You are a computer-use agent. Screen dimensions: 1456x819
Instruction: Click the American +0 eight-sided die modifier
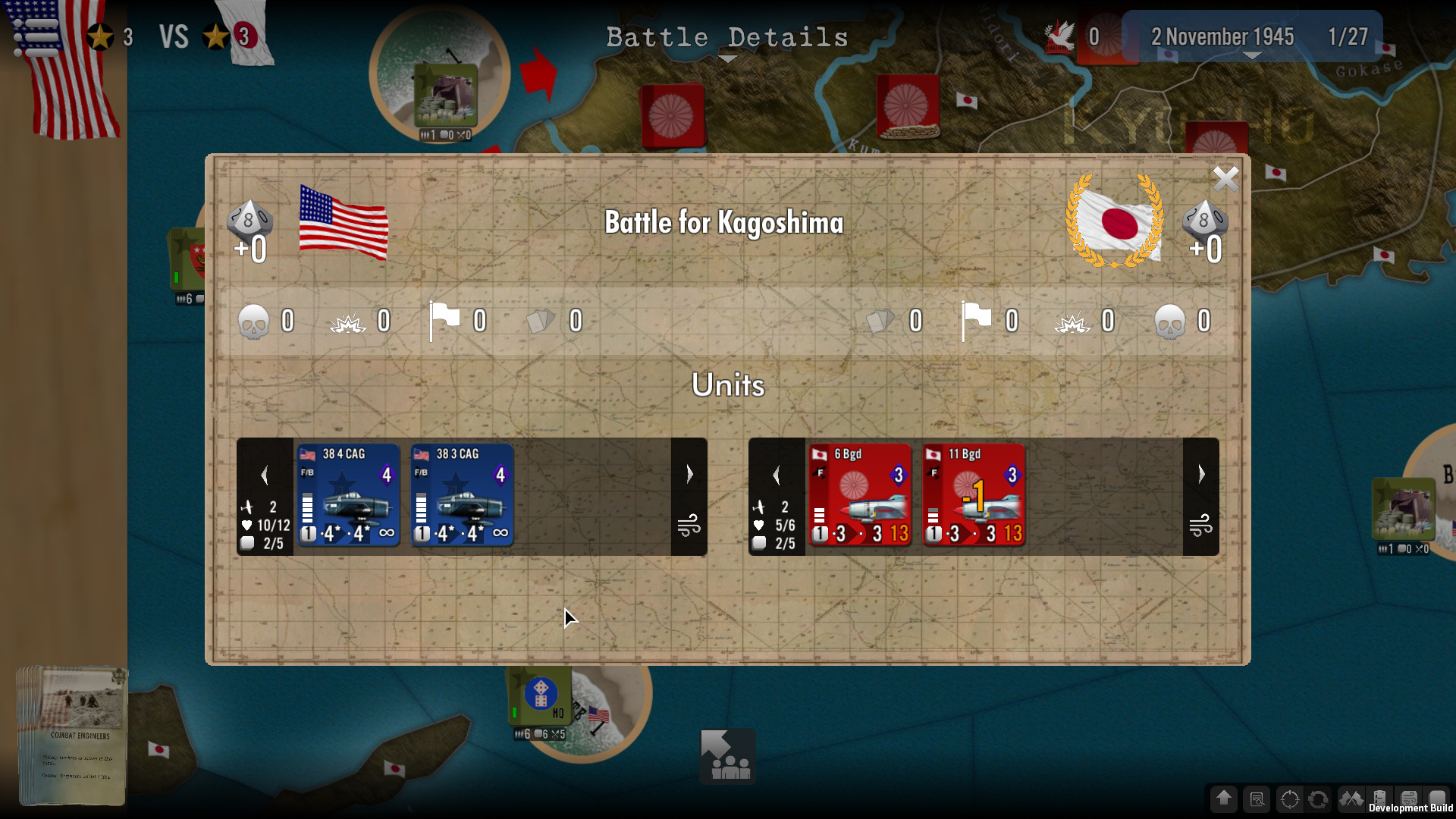(x=250, y=227)
